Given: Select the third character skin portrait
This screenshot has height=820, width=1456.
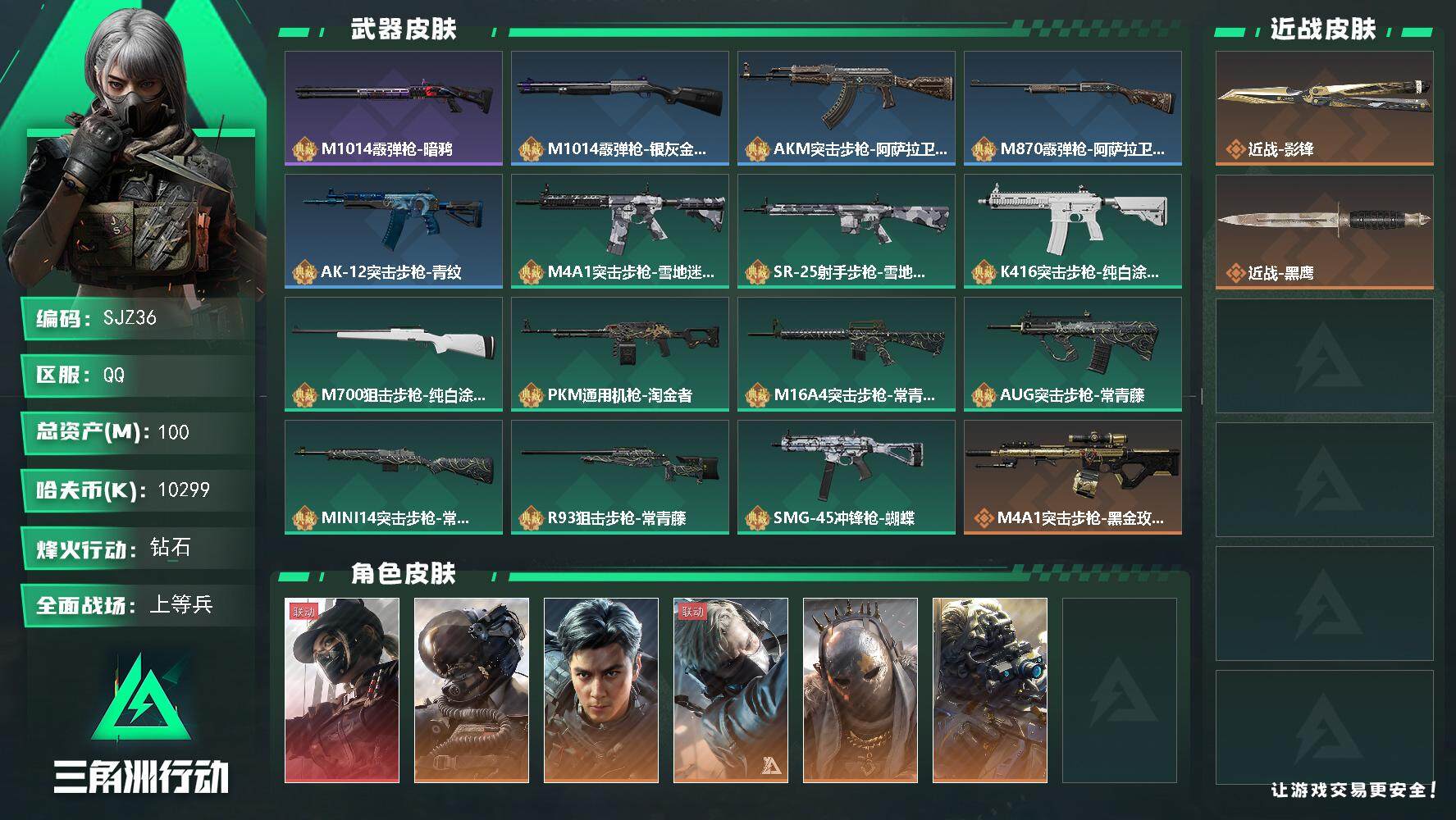Looking at the screenshot, I should coord(600,689).
